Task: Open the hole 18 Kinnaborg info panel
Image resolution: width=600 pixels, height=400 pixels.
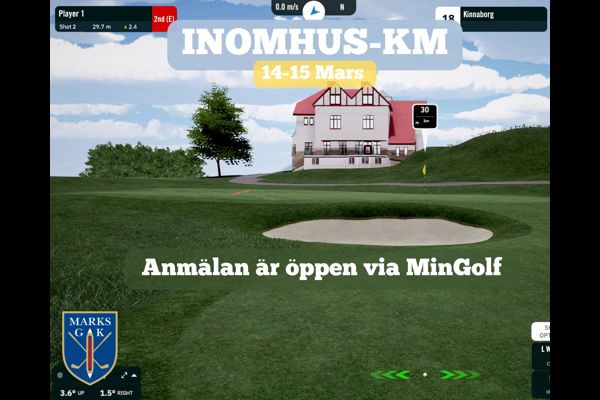Action: click(492, 19)
